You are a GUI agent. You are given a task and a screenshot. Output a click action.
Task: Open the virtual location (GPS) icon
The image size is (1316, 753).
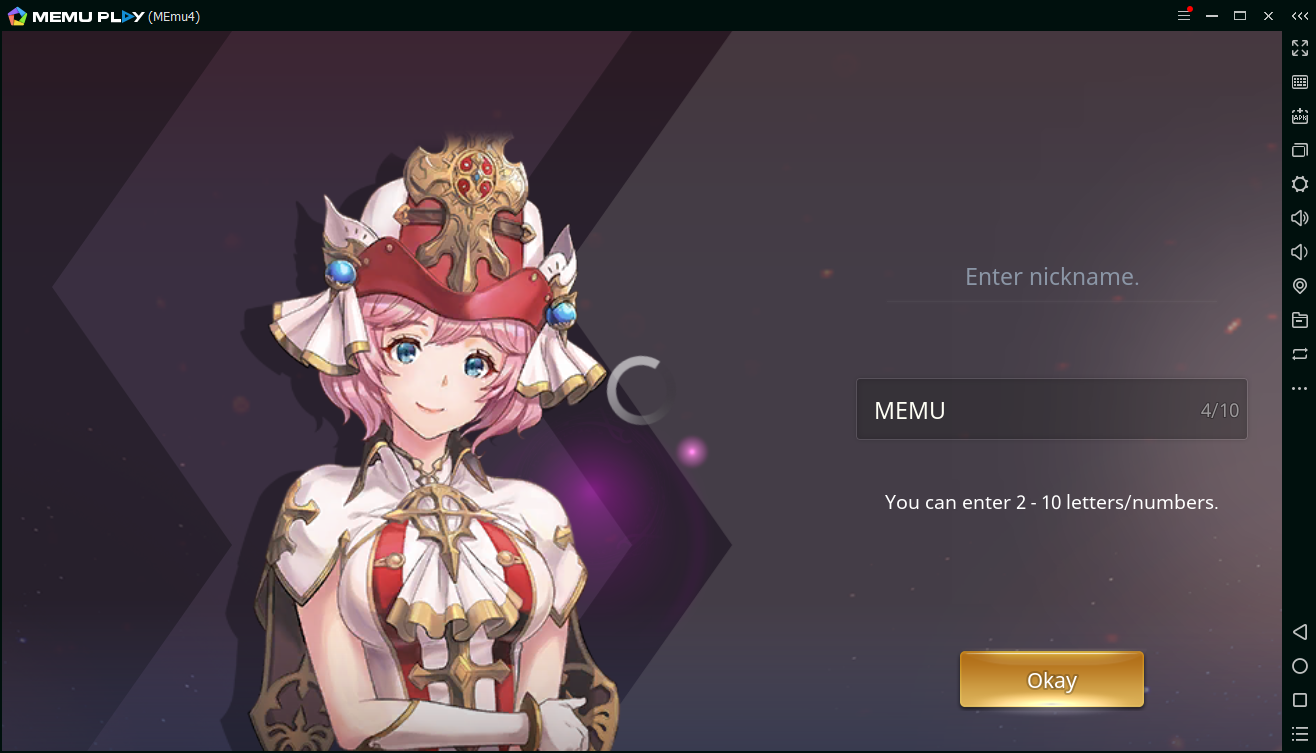click(x=1299, y=286)
